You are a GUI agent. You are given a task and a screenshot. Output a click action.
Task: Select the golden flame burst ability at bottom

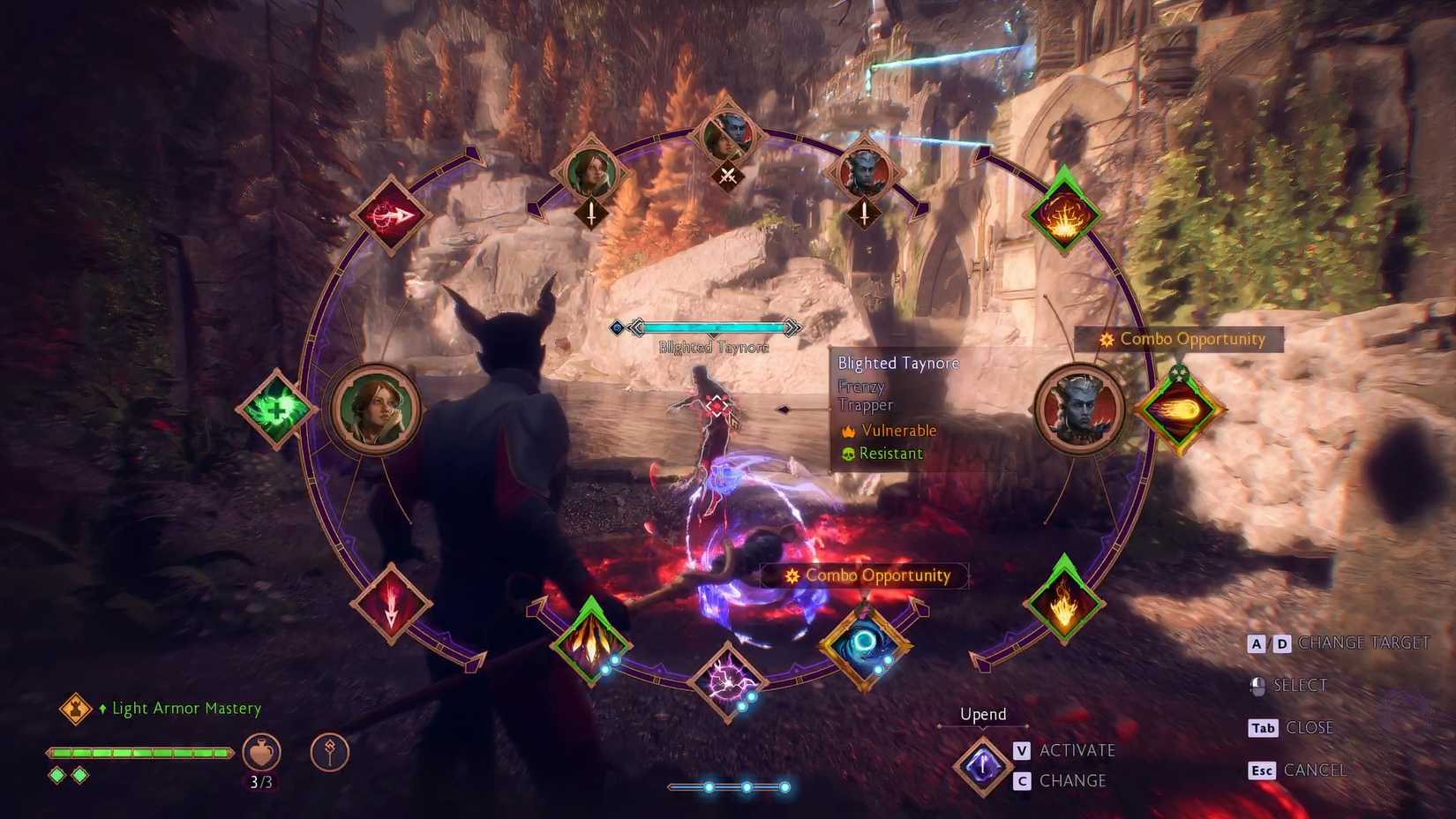591,638
